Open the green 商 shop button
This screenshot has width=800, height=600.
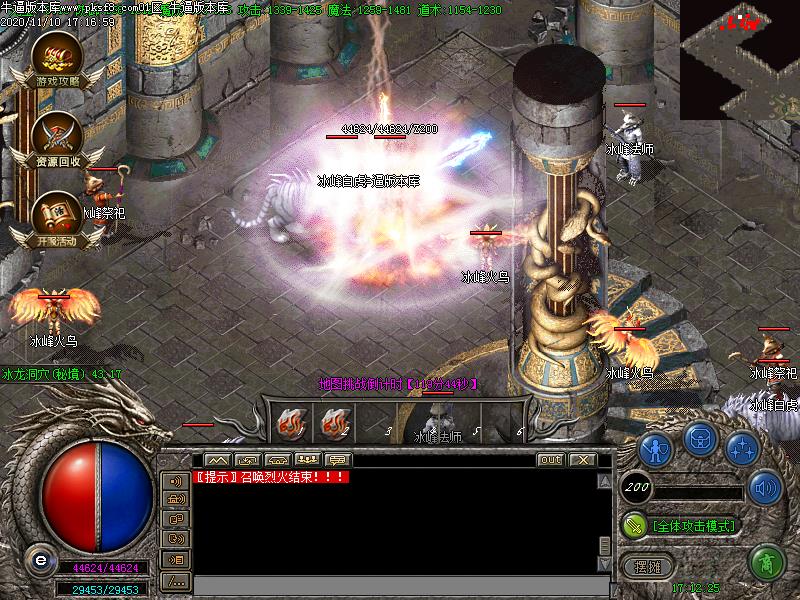coord(766,562)
